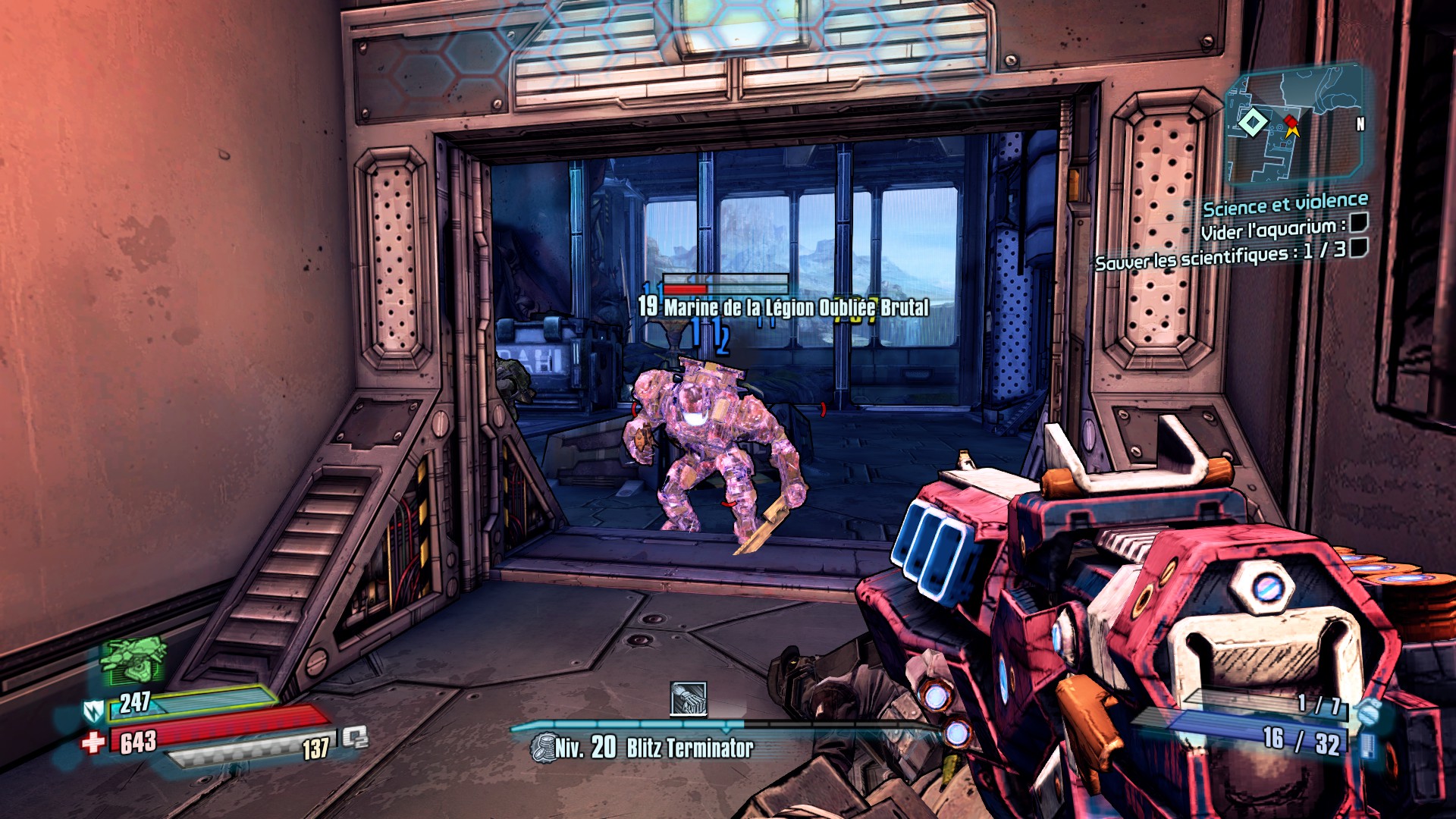
Task: Click the O2 oxygen icon
Action: click(x=354, y=736)
